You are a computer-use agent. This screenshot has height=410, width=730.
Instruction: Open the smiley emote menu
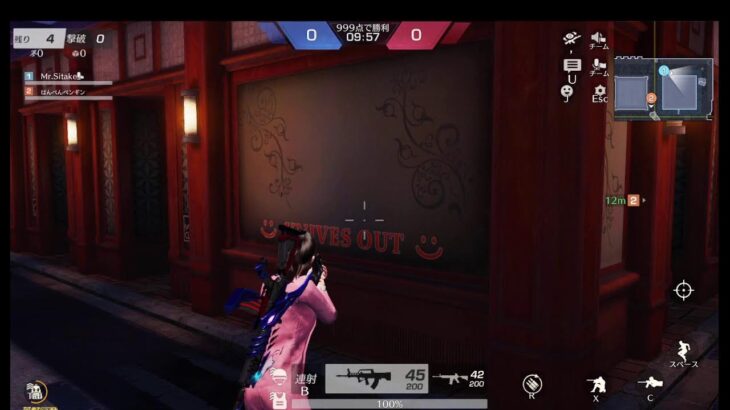(567, 91)
